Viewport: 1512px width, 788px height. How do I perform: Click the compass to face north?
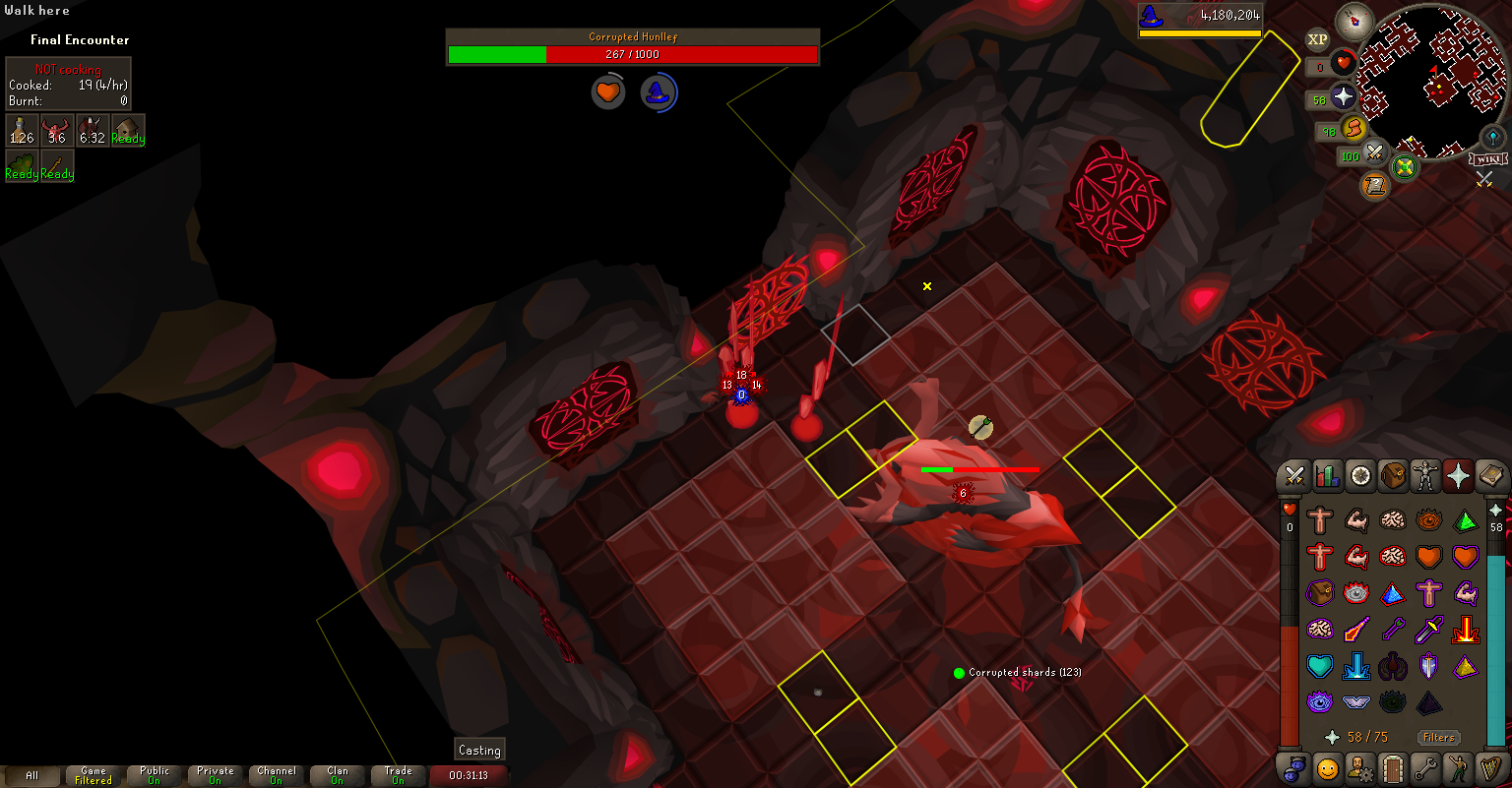click(1354, 22)
